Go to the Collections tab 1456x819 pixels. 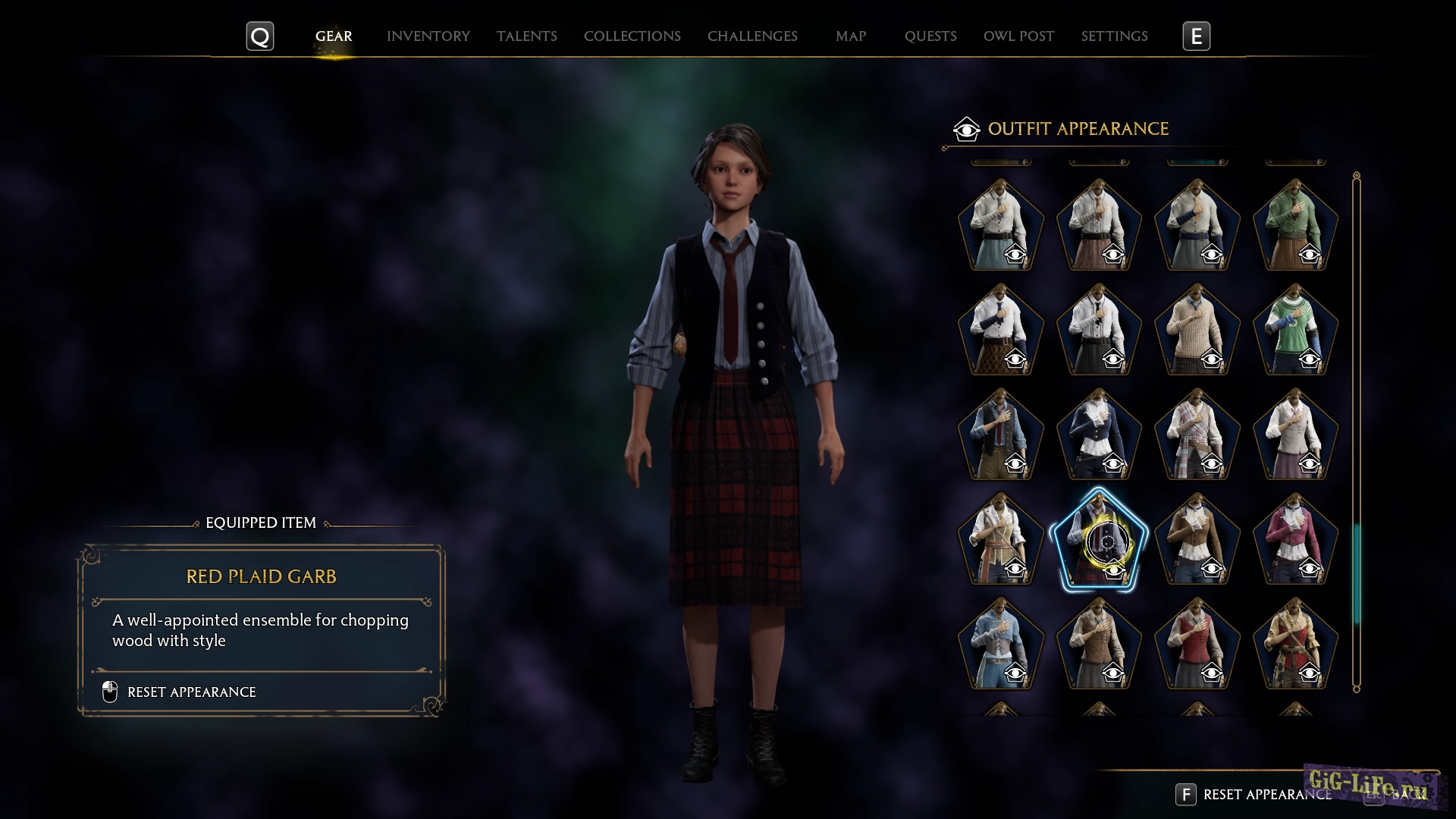pyautogui.click(x=632, y=36)
